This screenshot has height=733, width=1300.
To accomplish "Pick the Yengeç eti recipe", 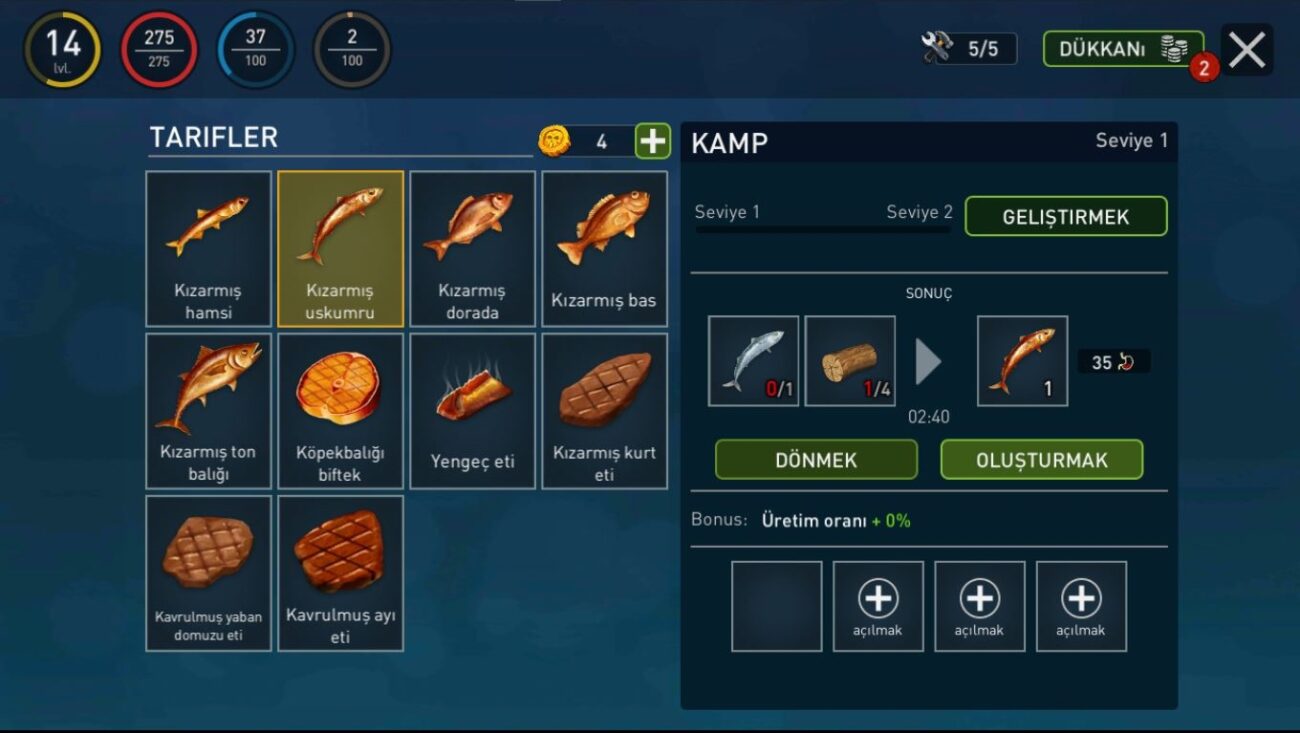I will click(x=472, y=411).
